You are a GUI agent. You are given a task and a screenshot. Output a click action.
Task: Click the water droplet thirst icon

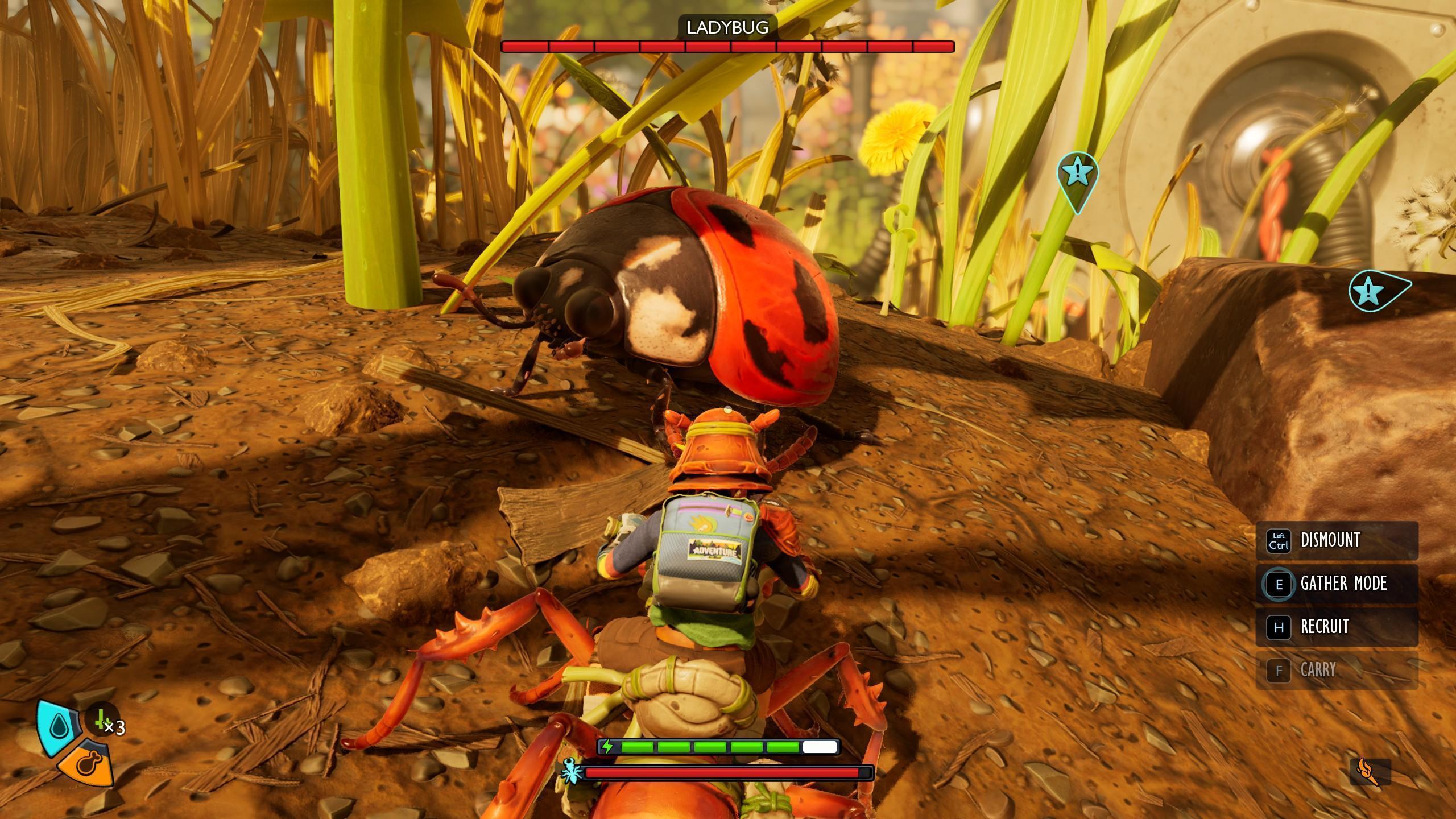(x=58, y=725)
